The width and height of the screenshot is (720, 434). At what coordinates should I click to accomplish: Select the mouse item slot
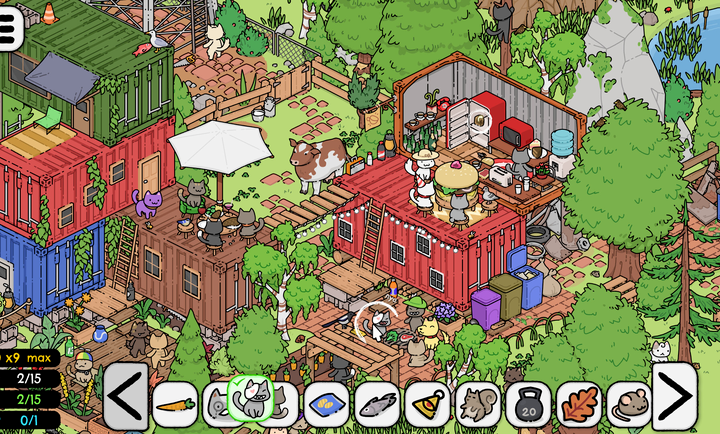[629, 404]
